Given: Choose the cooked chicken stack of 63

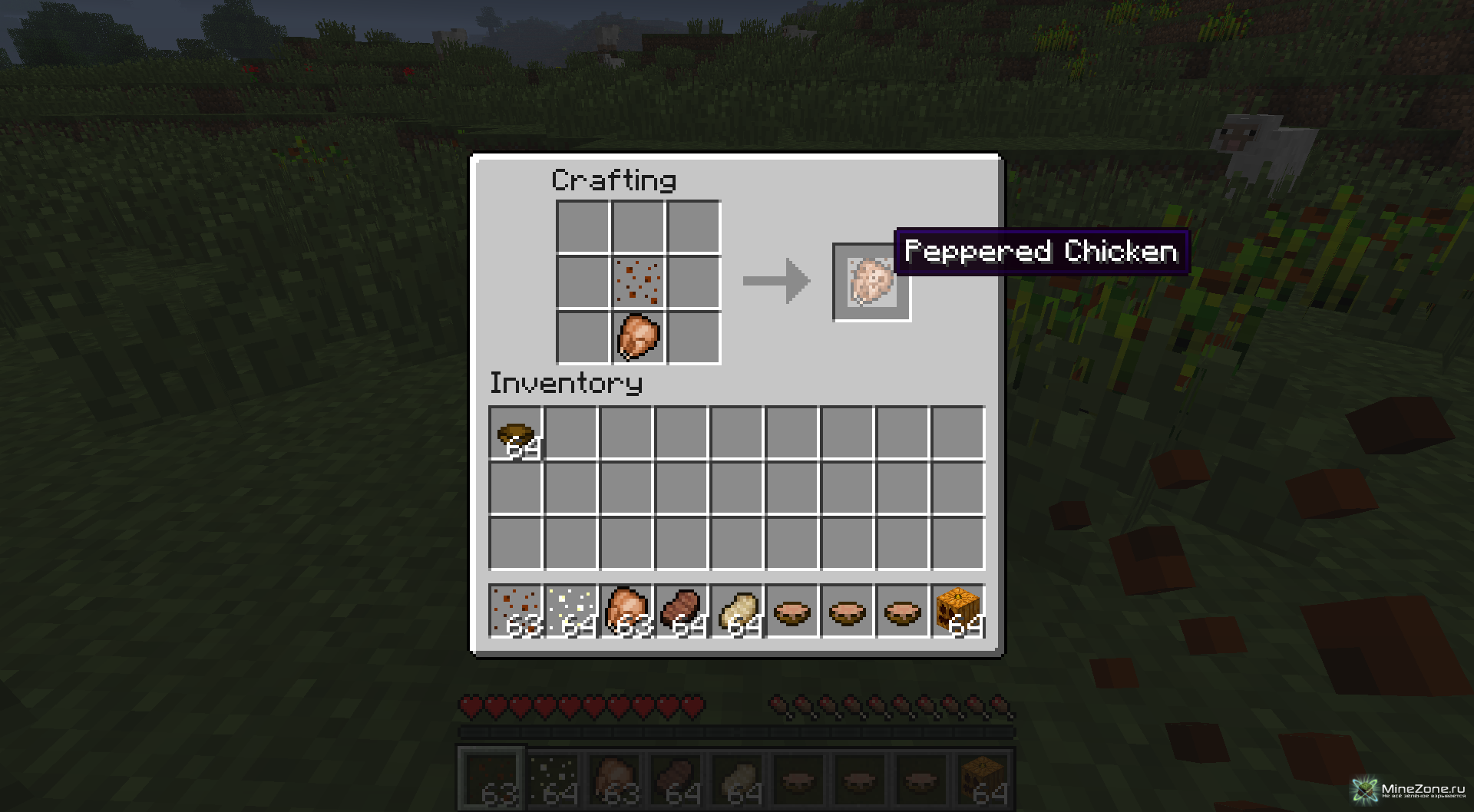Looking at the screenshot, I should point(627,612).
